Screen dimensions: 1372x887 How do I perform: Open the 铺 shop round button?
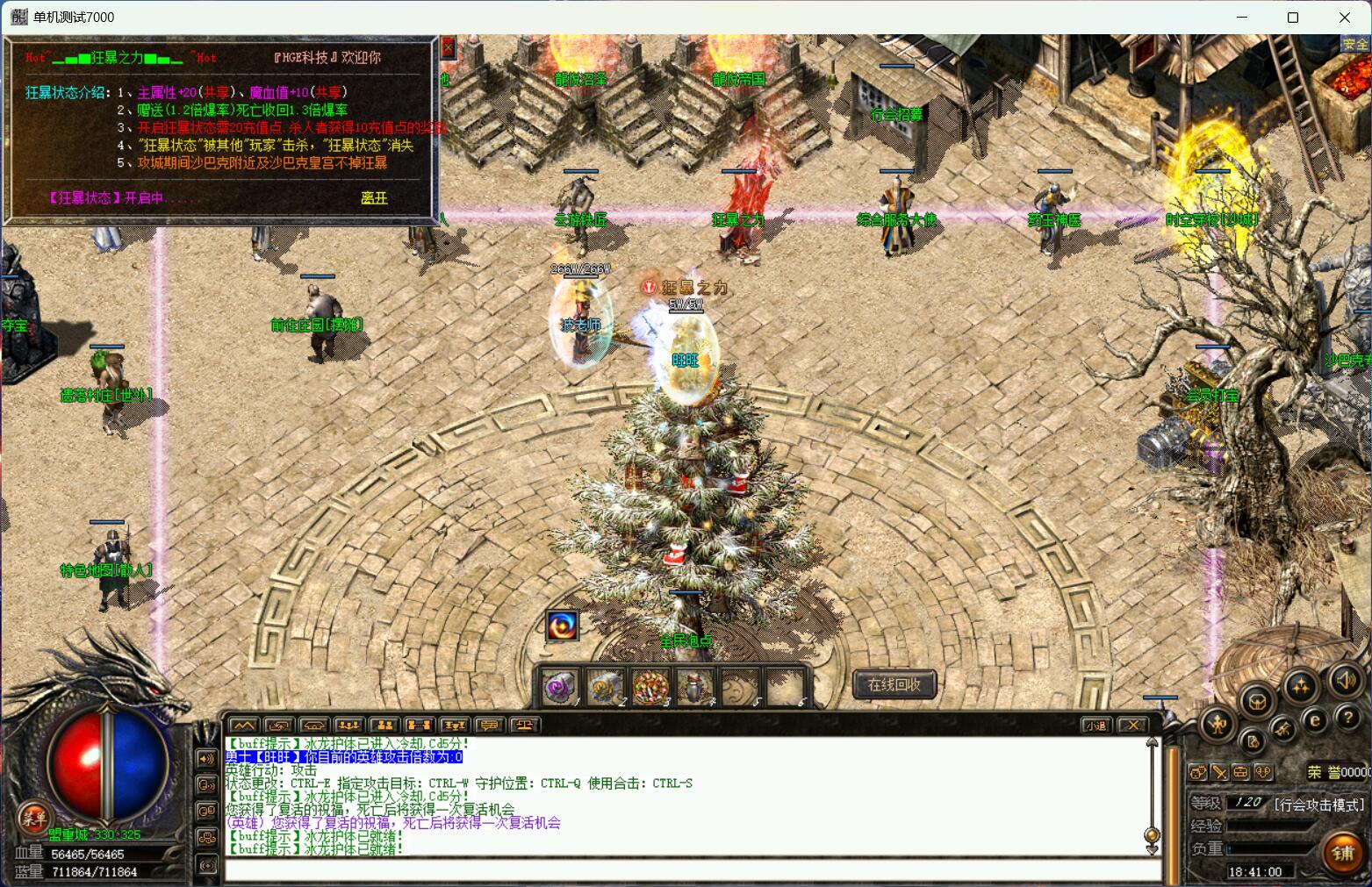[1342, 854]
